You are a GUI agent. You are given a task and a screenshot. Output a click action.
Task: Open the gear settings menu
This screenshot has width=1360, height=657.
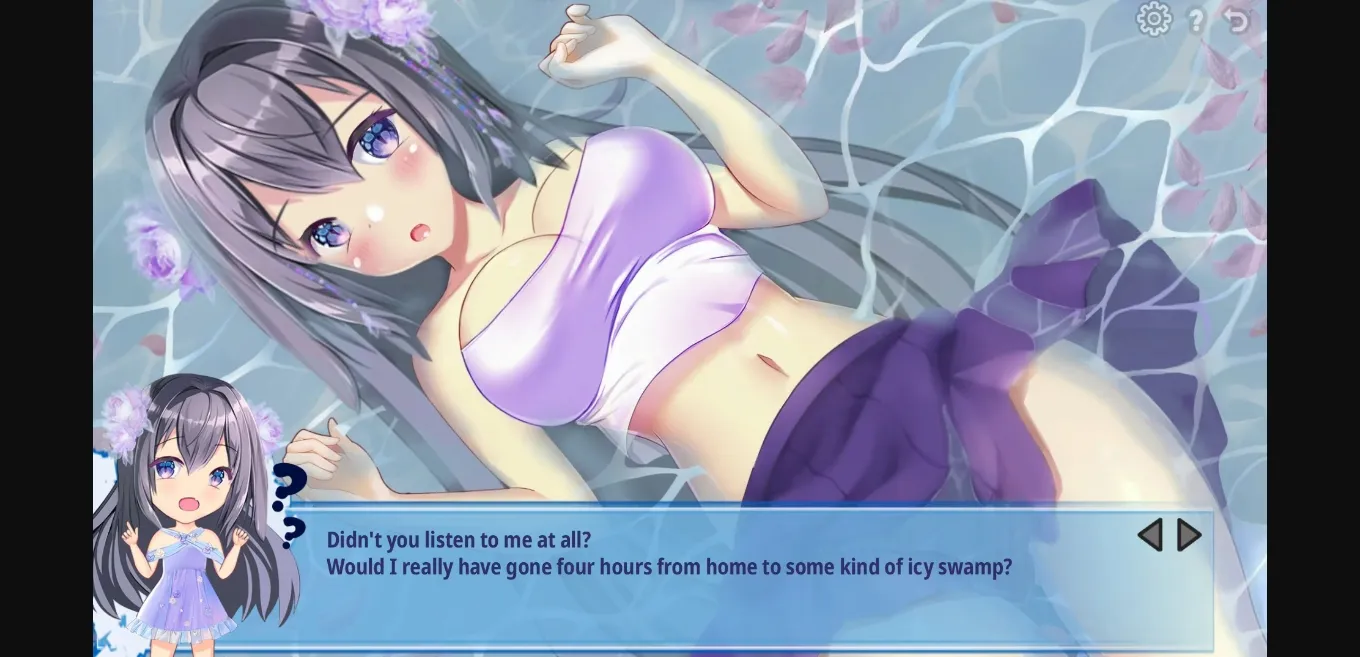coord(1154,18)
